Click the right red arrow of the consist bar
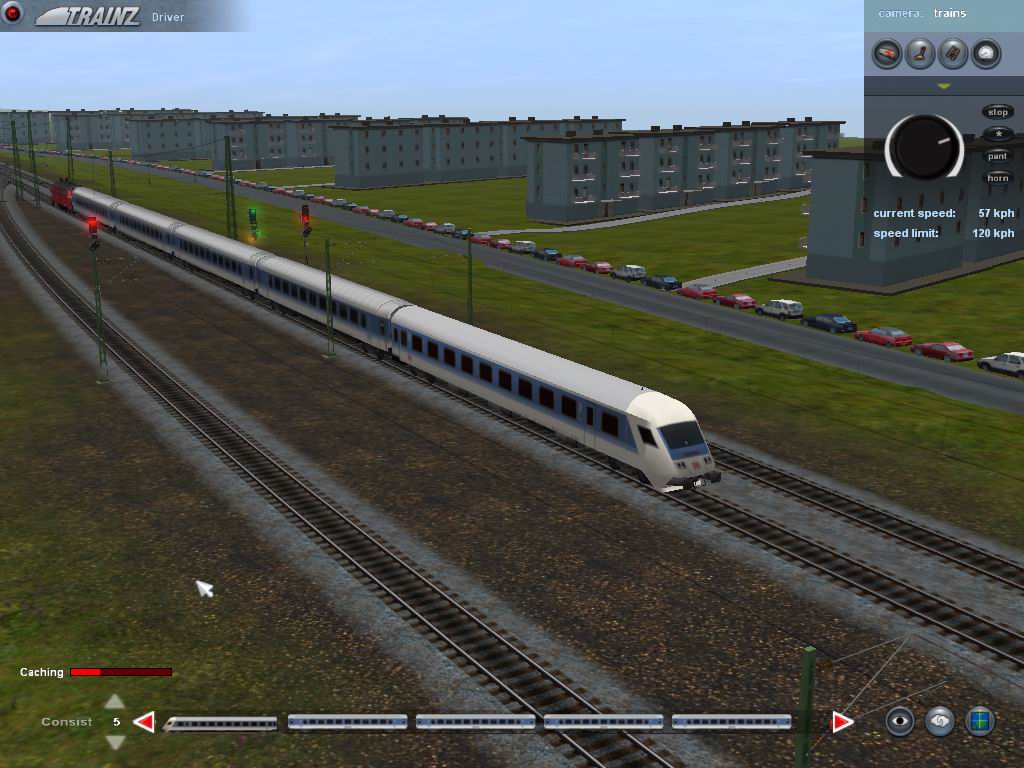The width and height of the screenshot is (1024, 768). point(842,722)
